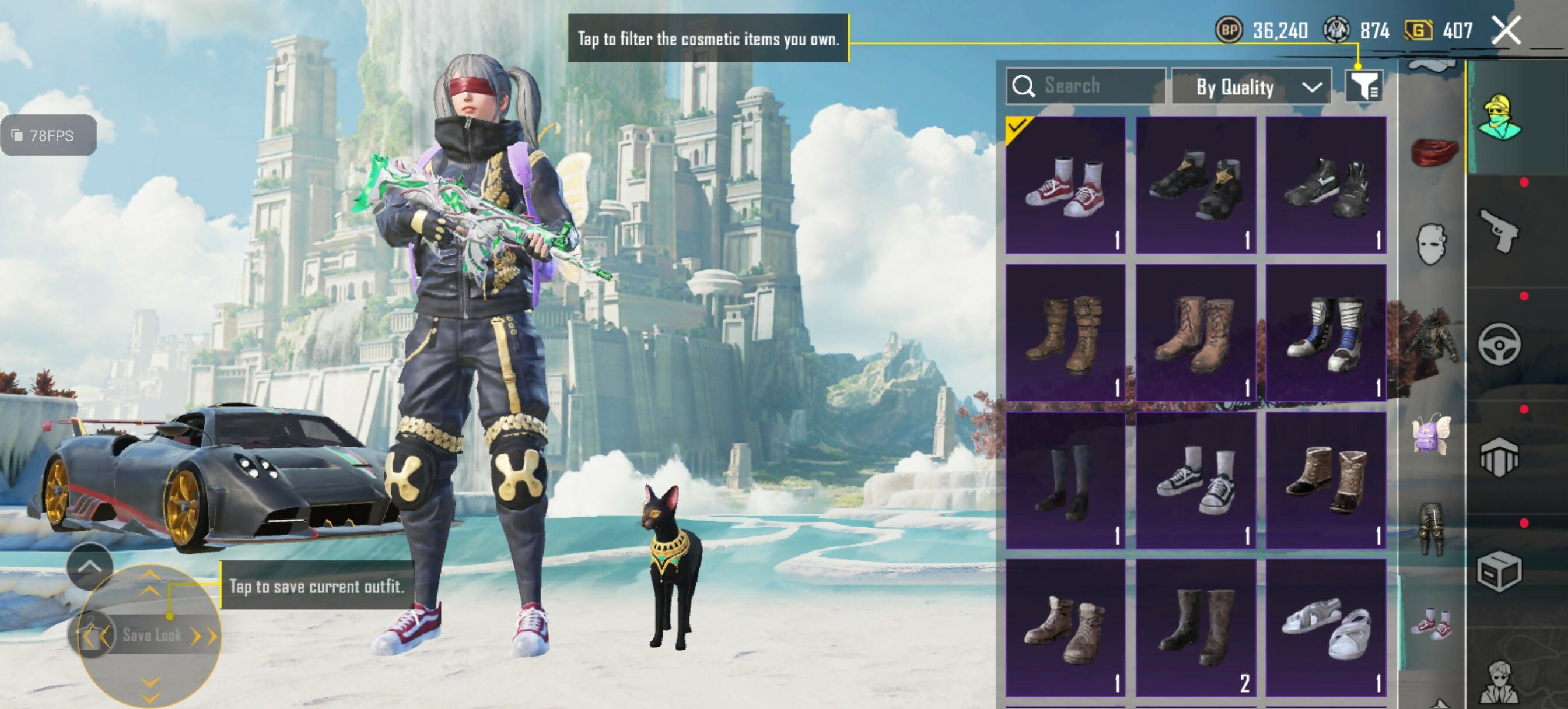This screenshot has height=709, width=1568.
Task: Select the brown buckled boots item
Action: click(x=1065, y=332)
